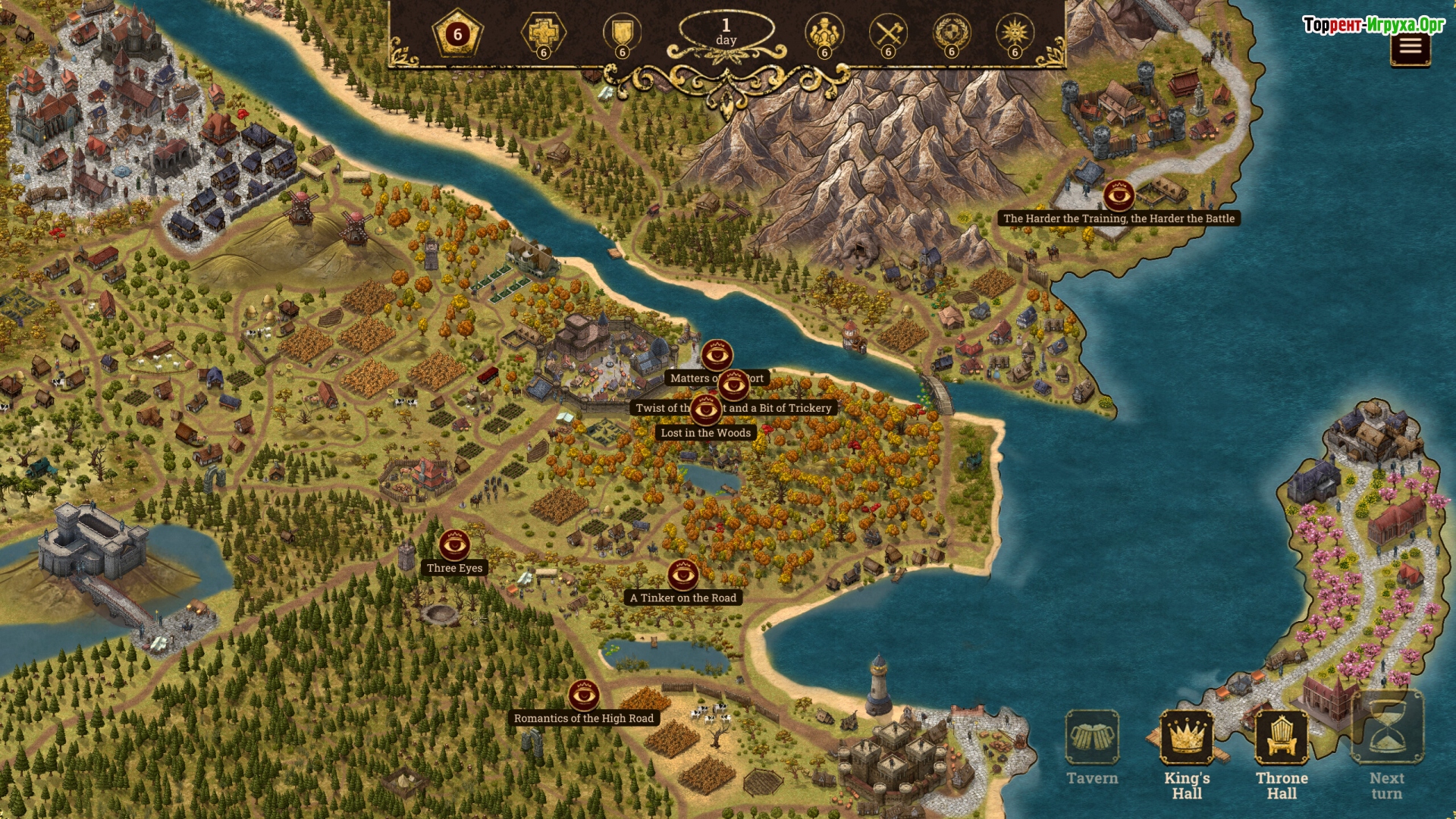
Task: Choose 'Romantics of the High Road' marker
Action: pyautogui.click(x=584, y=695)
